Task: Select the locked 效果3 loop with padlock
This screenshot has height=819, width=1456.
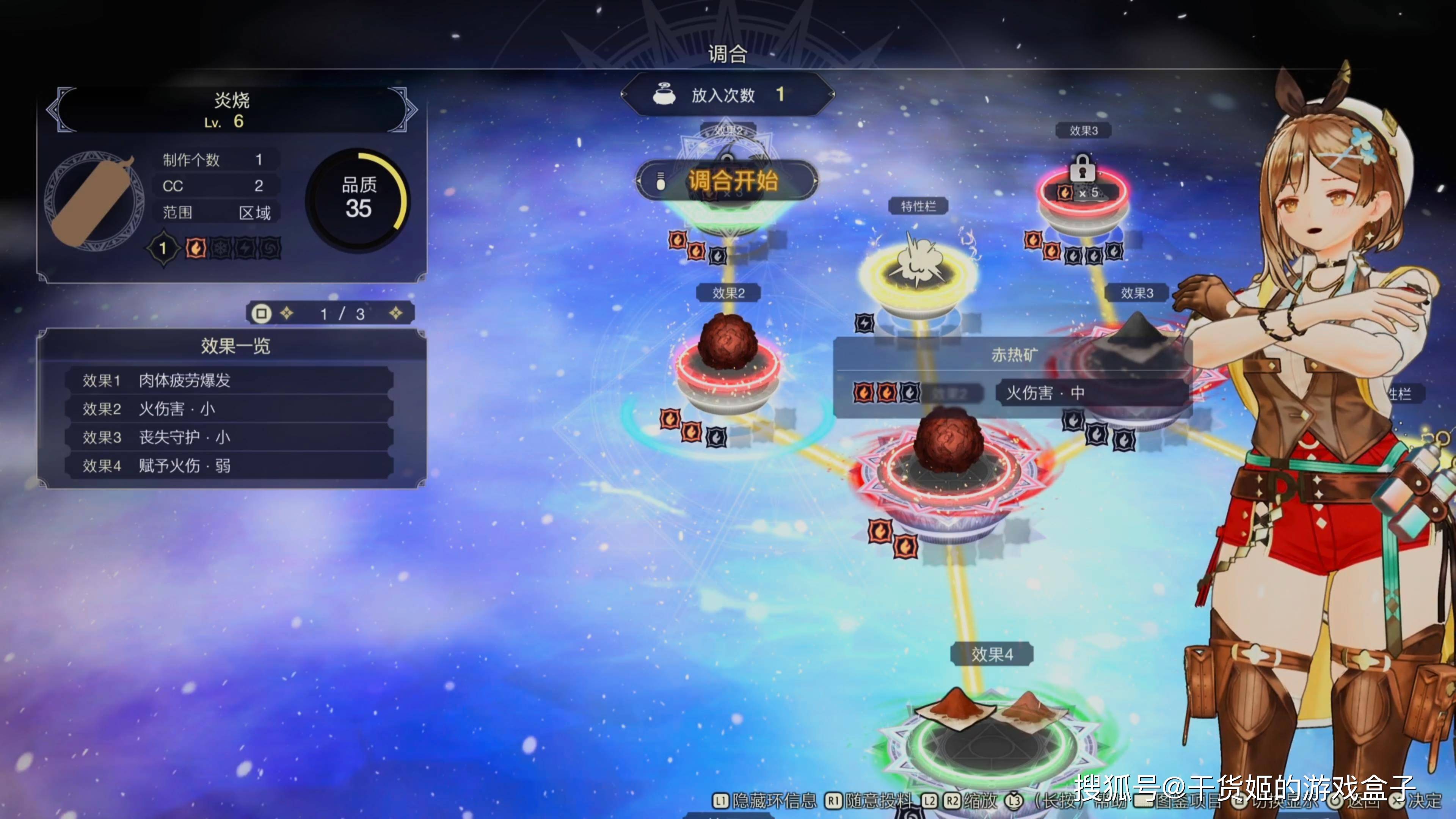Action: pos(1083,195)
